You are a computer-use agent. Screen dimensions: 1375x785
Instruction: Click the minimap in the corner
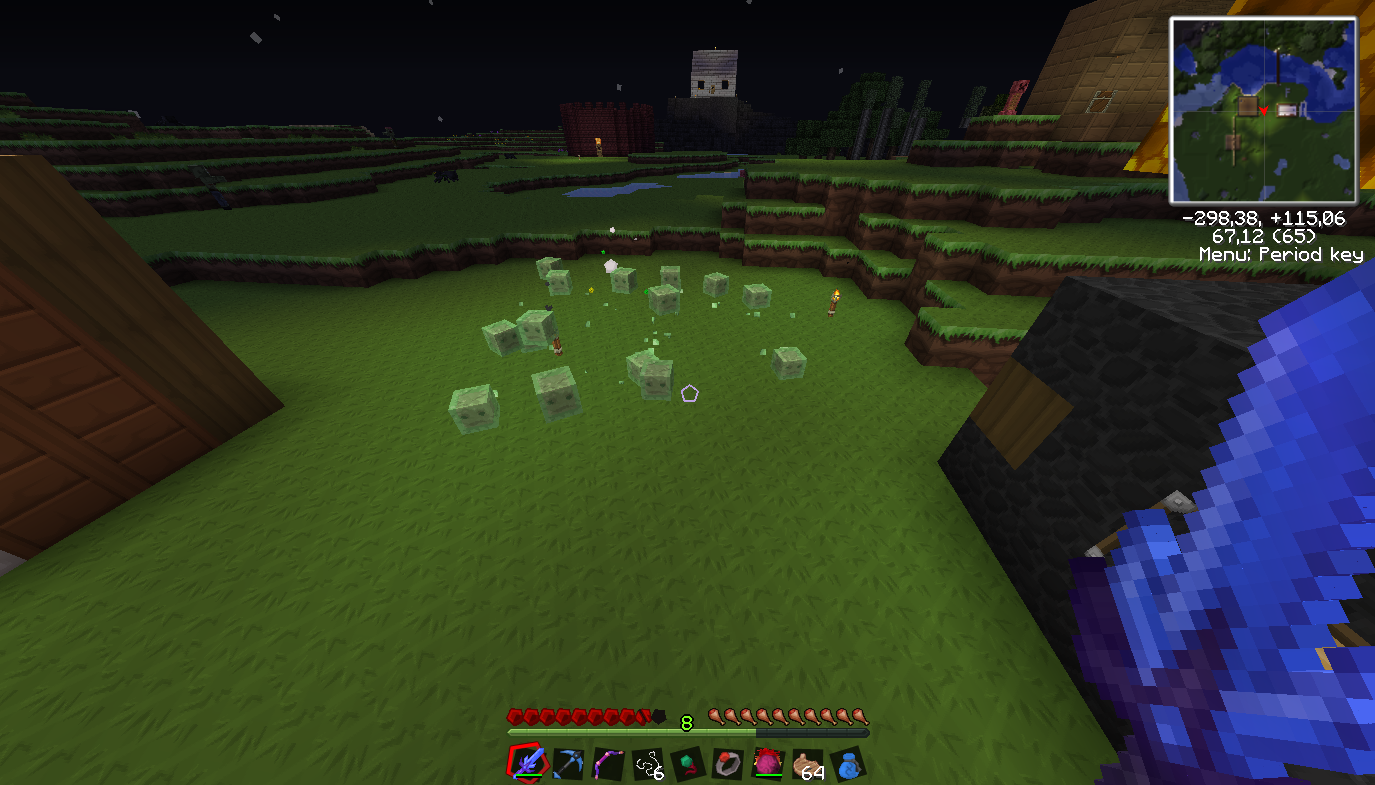(1263, 110)
